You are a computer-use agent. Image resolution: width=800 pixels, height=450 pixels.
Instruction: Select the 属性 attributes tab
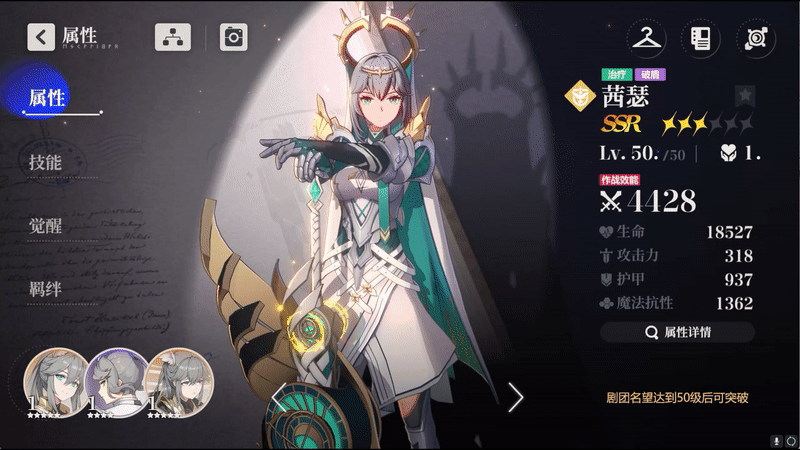(x=47, y=97)
